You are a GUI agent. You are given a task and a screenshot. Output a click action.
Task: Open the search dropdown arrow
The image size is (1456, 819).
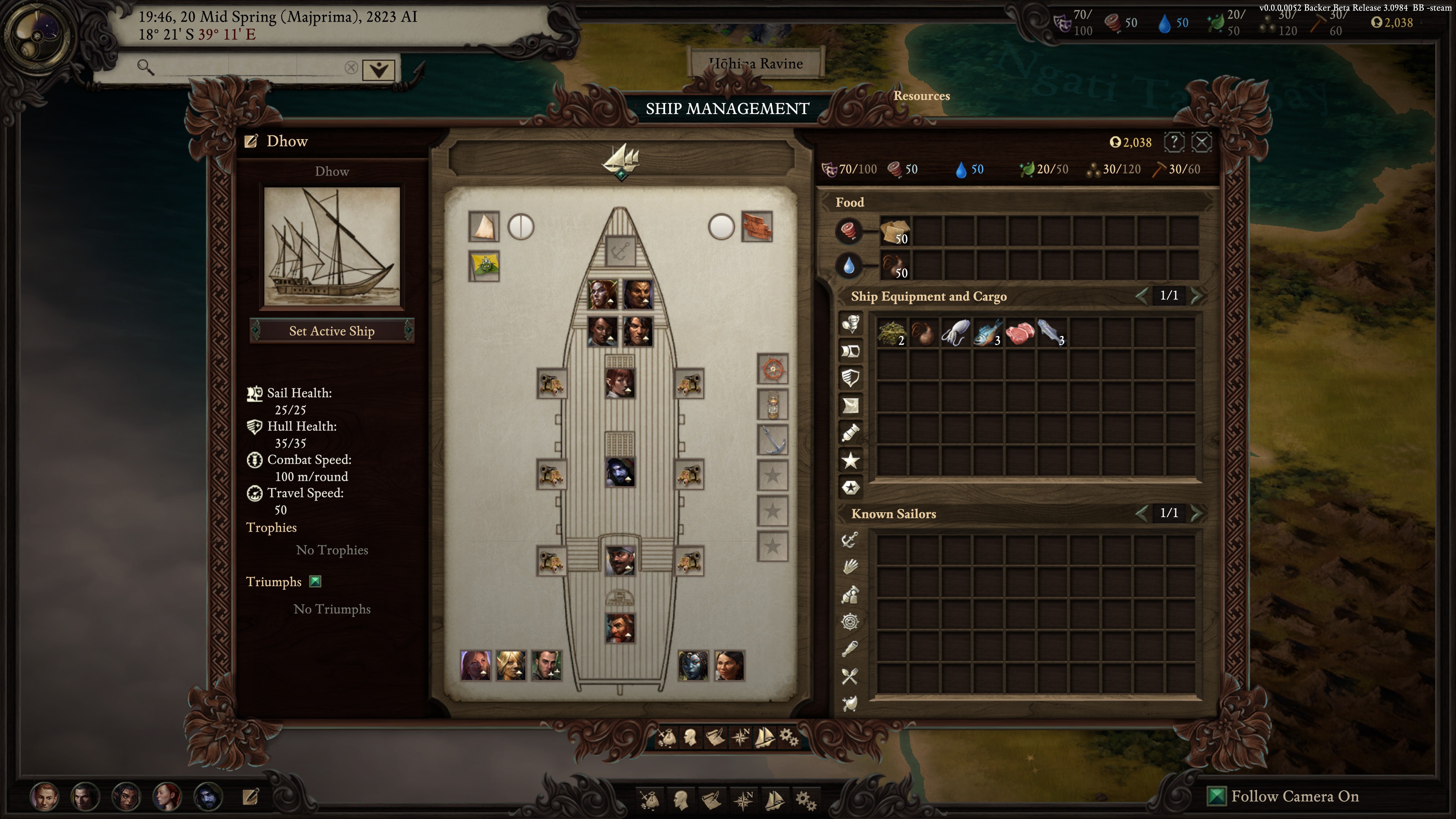coord(378,69)
